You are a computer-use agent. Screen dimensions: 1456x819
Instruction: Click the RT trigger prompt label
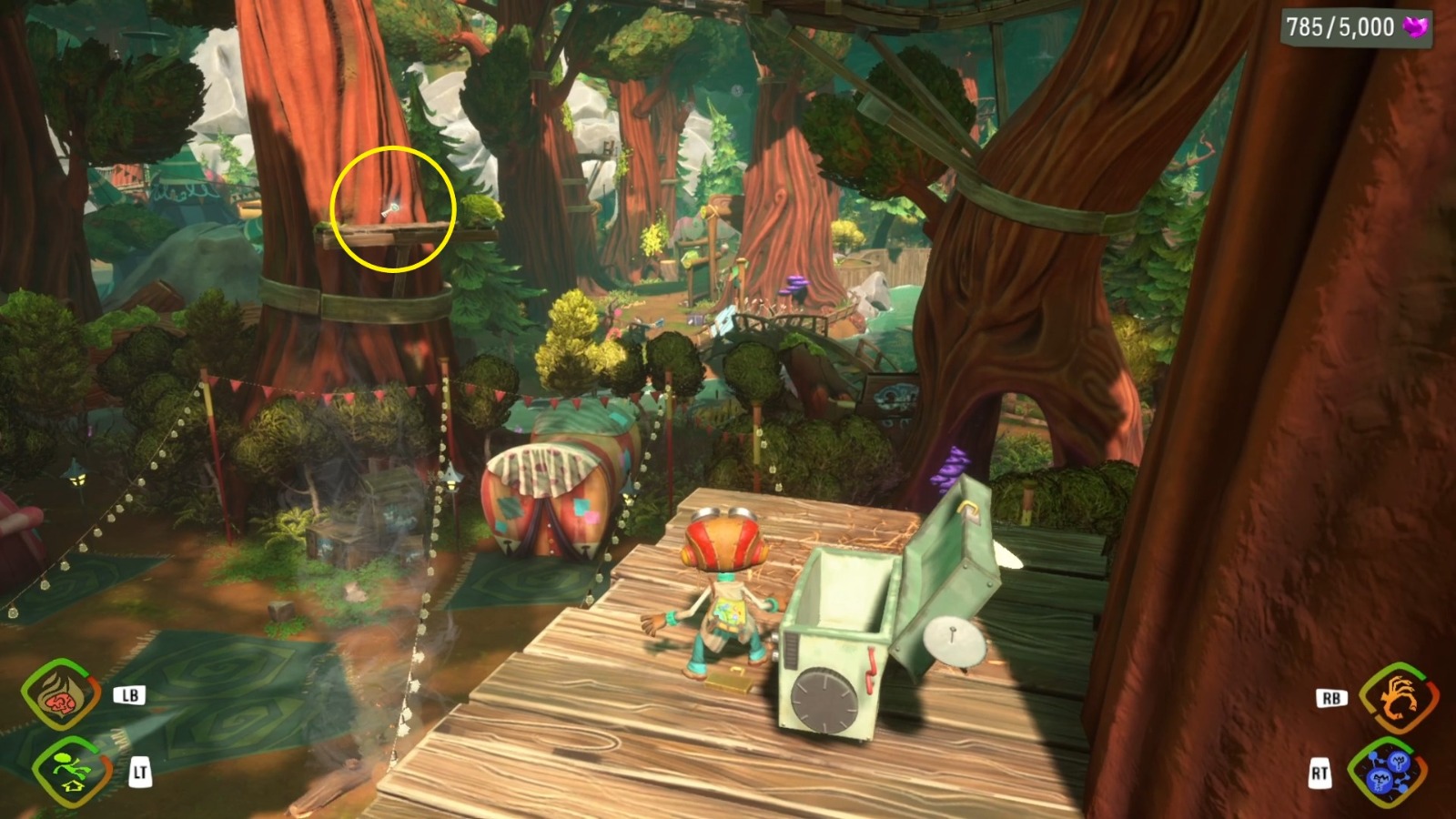tap(1321, 773)
